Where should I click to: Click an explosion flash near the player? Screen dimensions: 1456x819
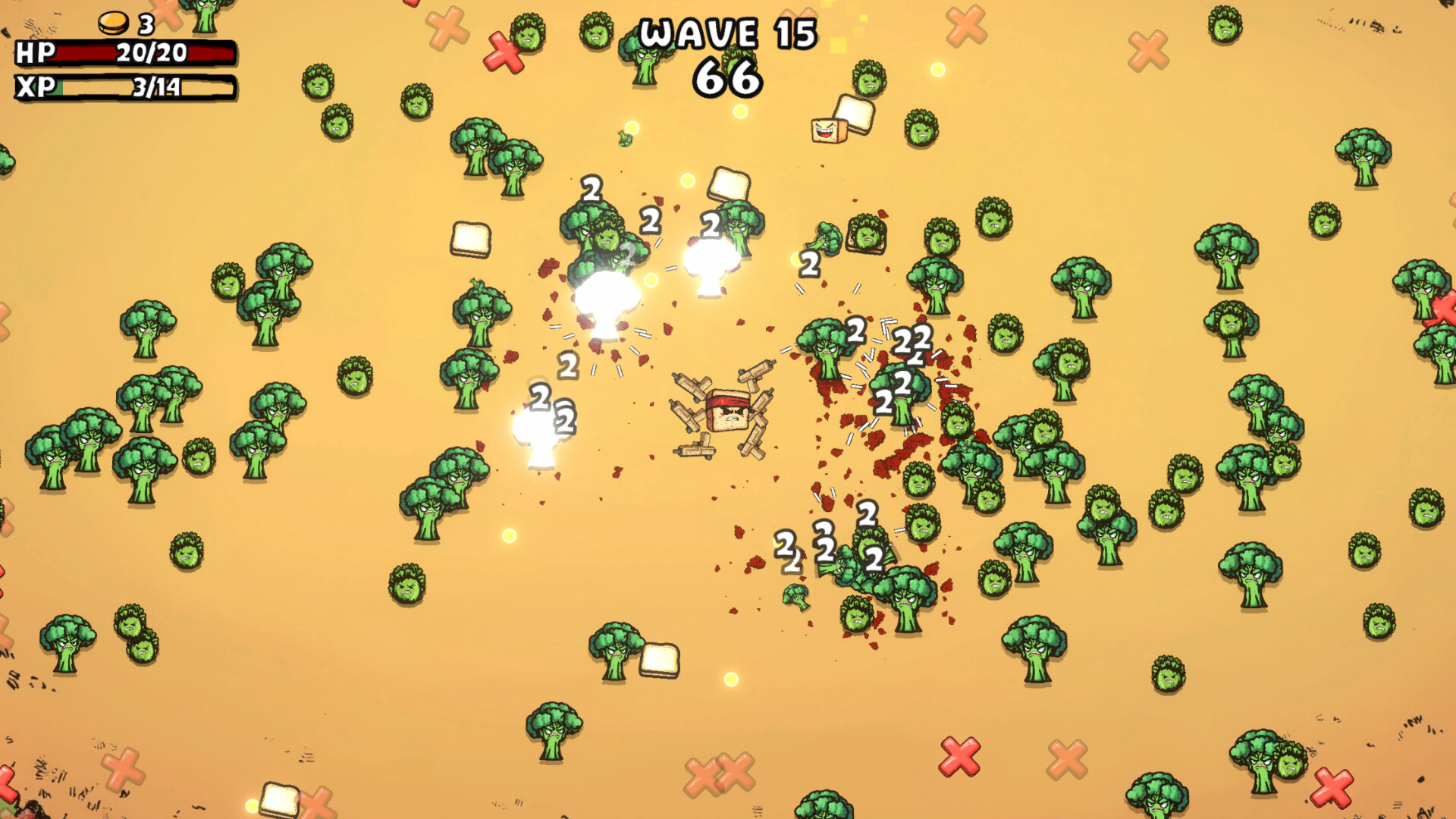click(x=607, y=302)
